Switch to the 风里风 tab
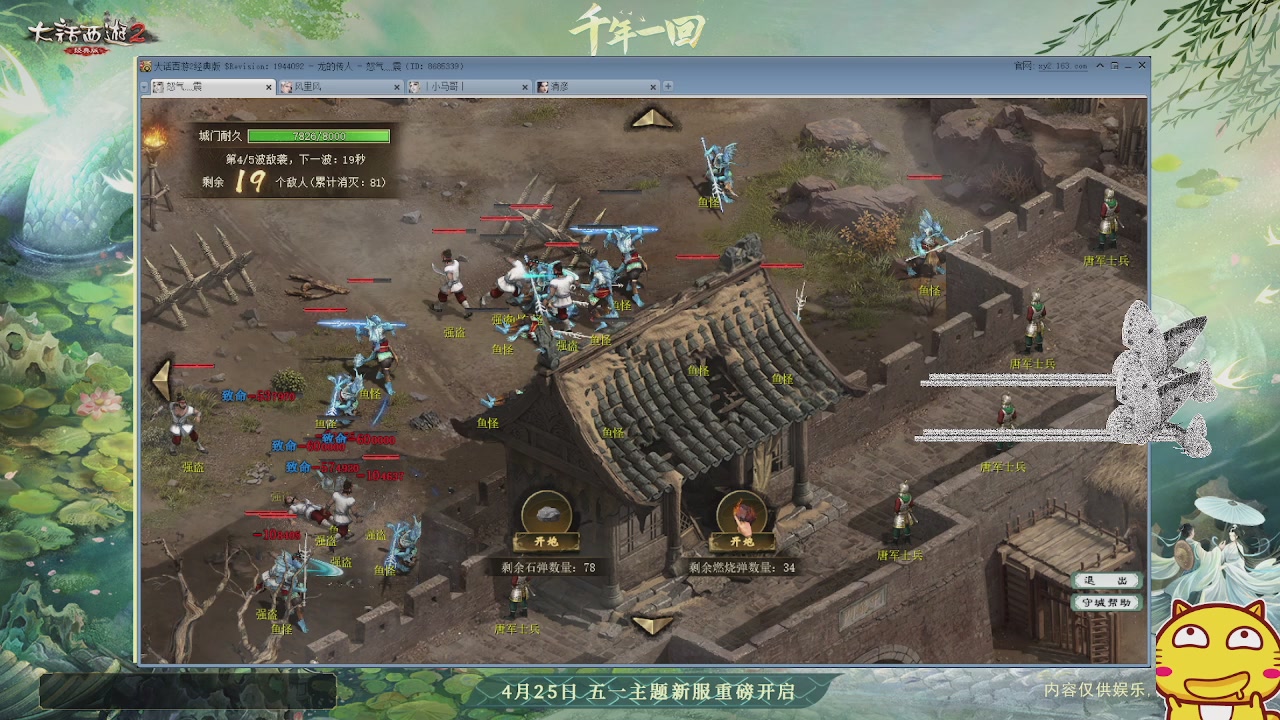The height and width of the screenshot is (720, 1280). (330, 86)
